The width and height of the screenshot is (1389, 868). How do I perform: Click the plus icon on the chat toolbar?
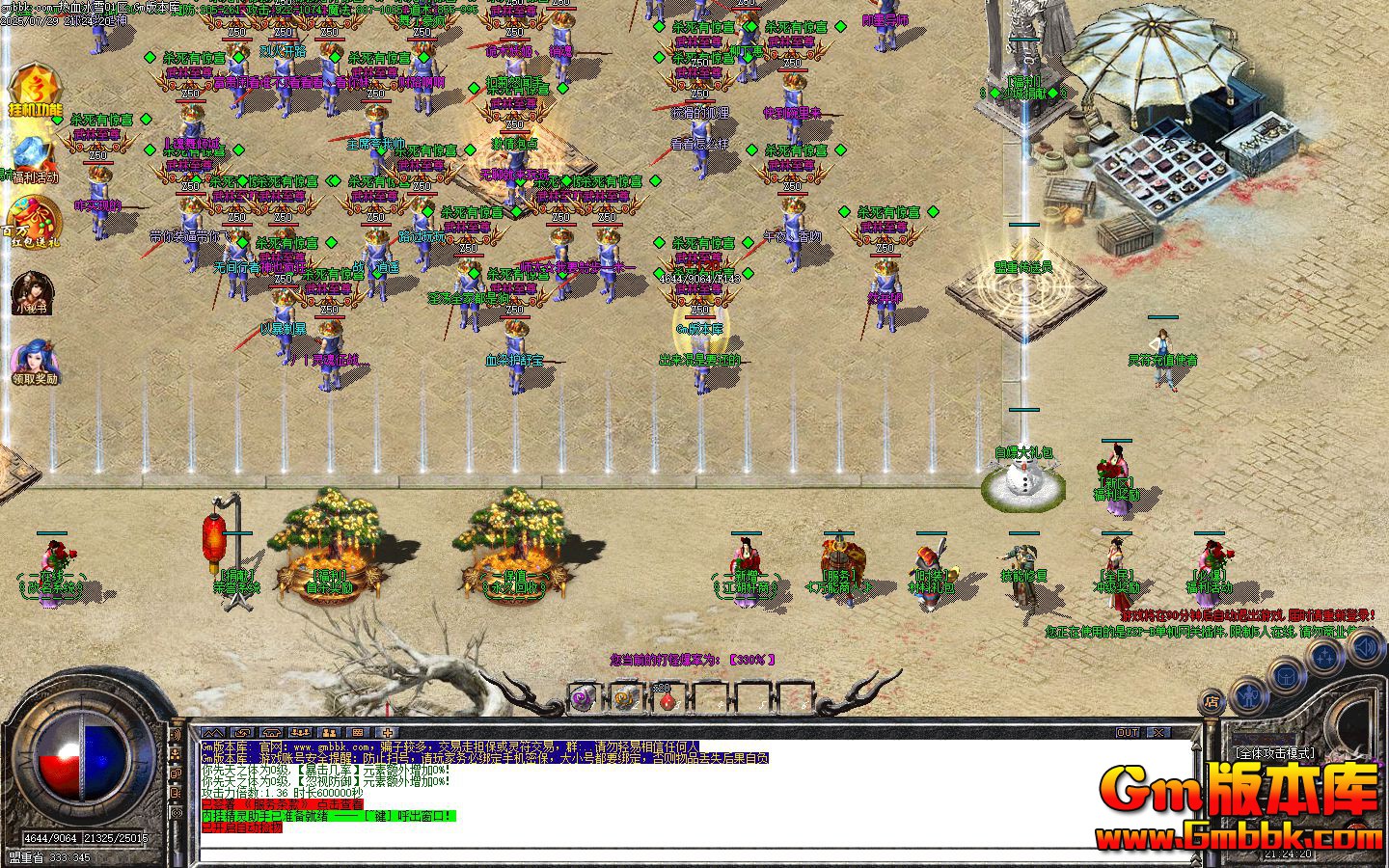(x=388, y=733)
